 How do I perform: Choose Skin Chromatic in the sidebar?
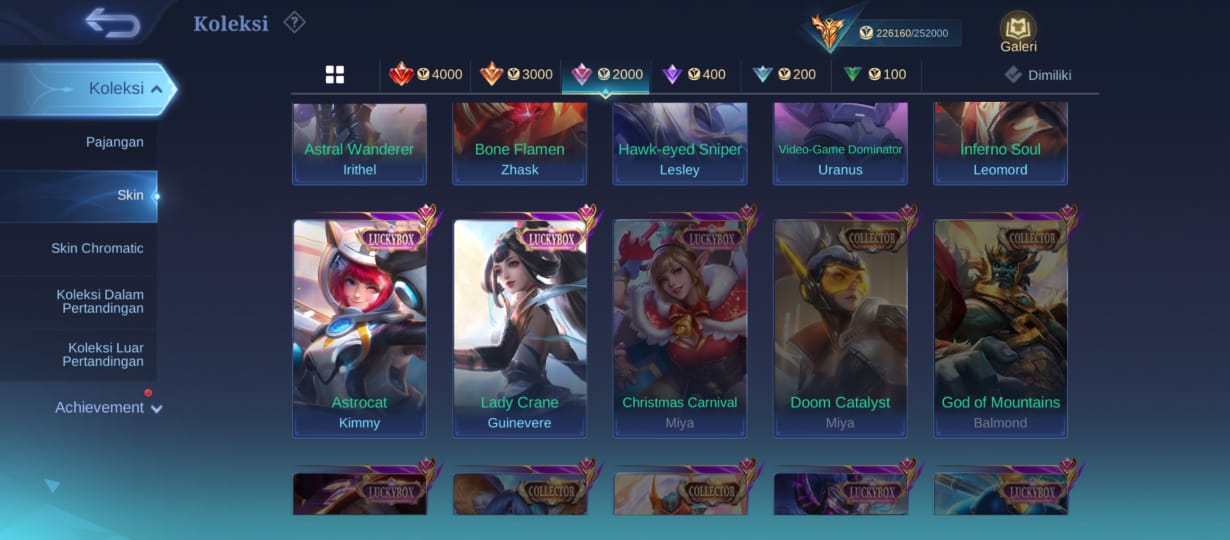[97, 248]
